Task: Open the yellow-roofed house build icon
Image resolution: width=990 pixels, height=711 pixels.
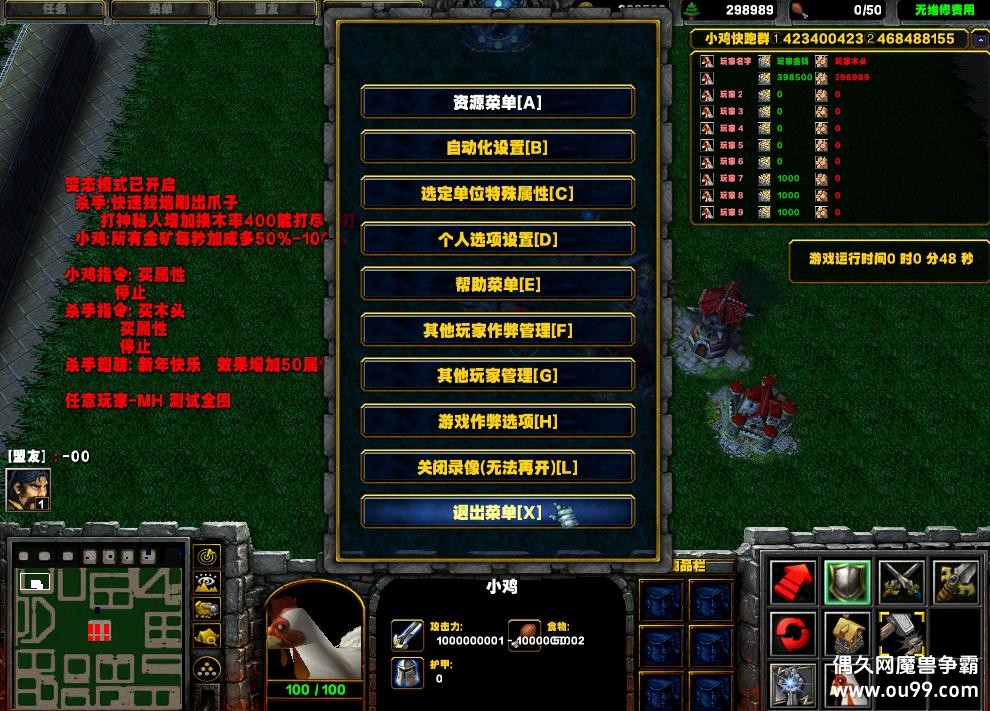Action: pyautogui.click(x=846, y=635)
